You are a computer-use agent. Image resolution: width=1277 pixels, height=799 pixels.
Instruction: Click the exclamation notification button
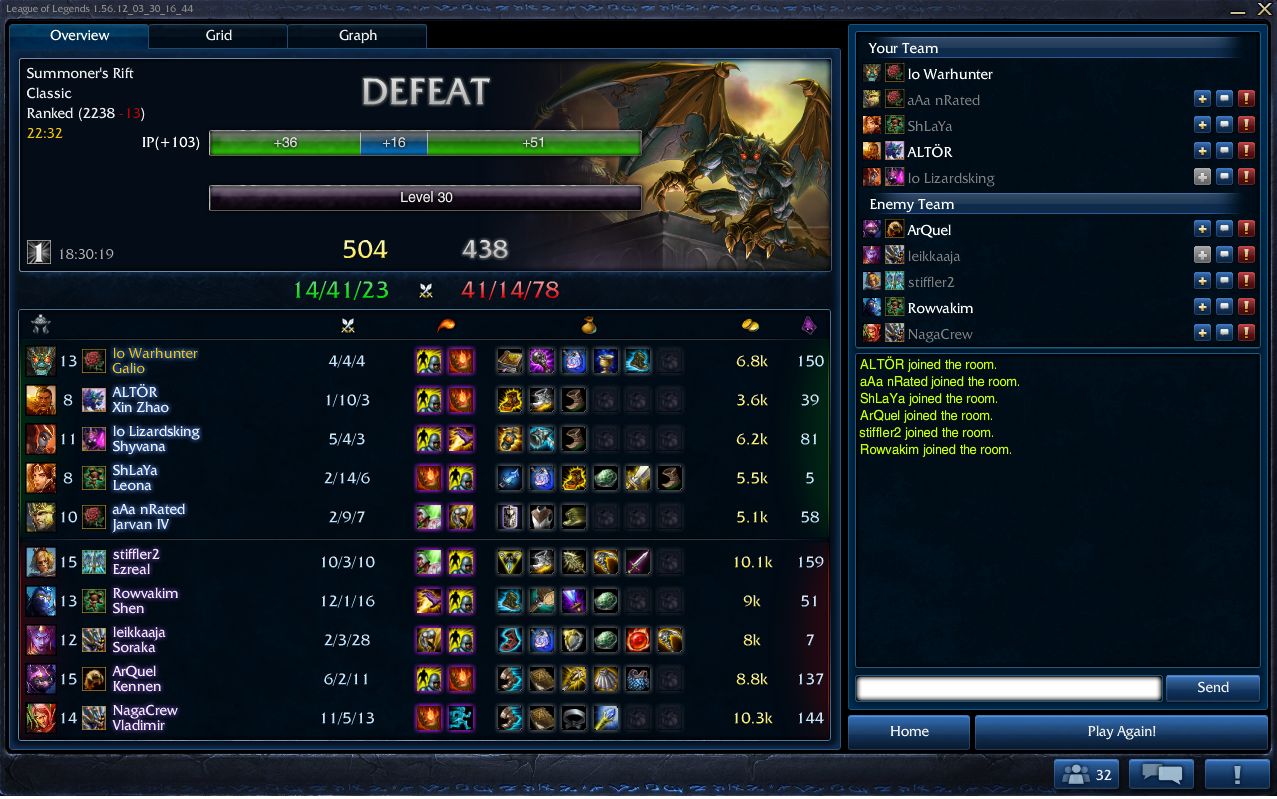point(1237,774)
